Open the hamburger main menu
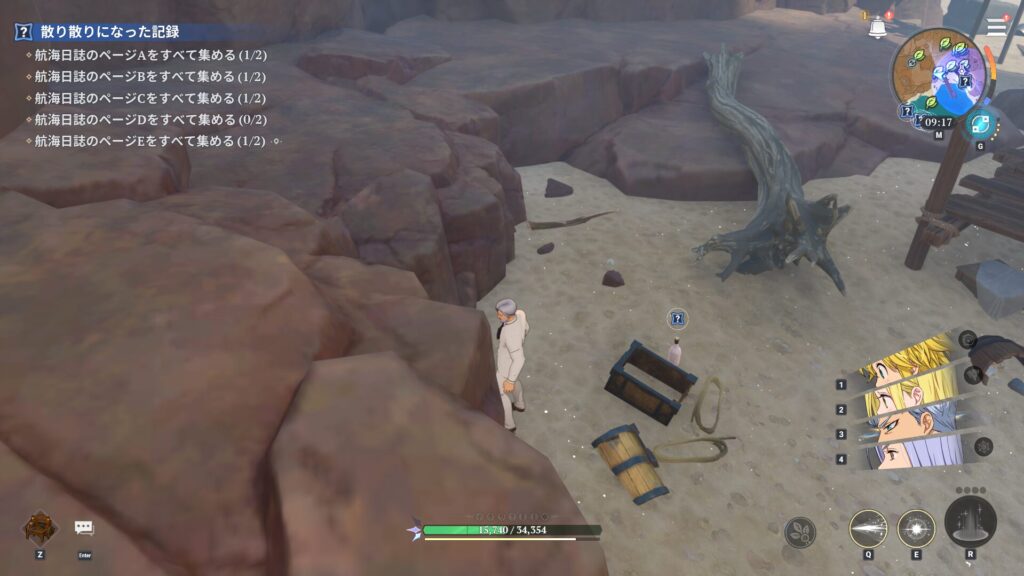1024x576 pixels. pyautogui.click(x=996, y=28)
